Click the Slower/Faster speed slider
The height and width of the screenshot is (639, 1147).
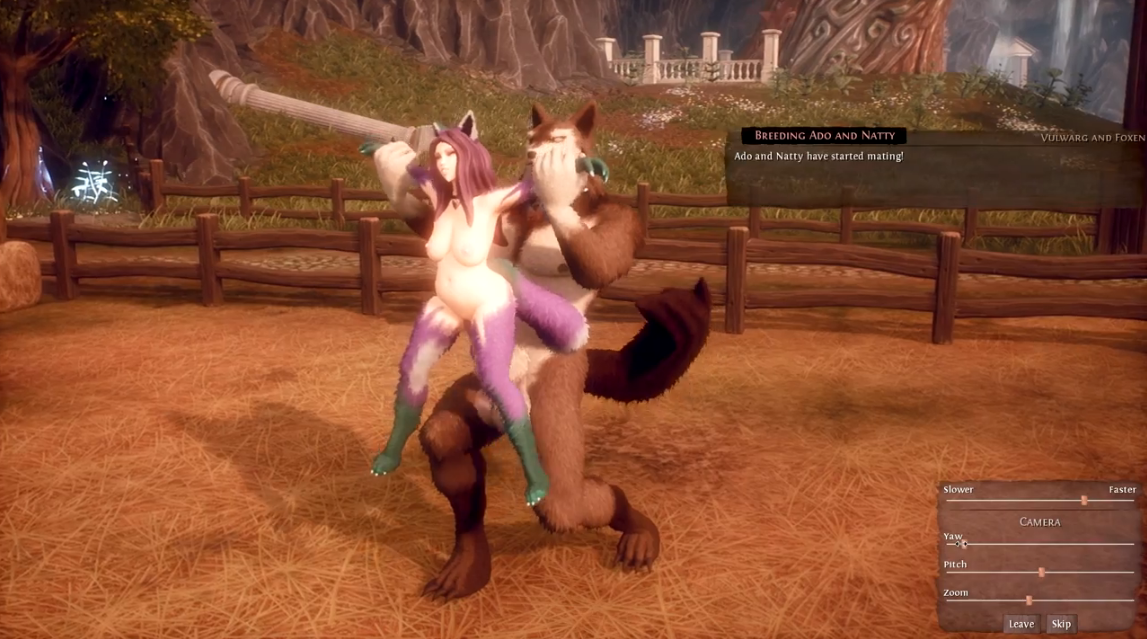pos(1084,500)
